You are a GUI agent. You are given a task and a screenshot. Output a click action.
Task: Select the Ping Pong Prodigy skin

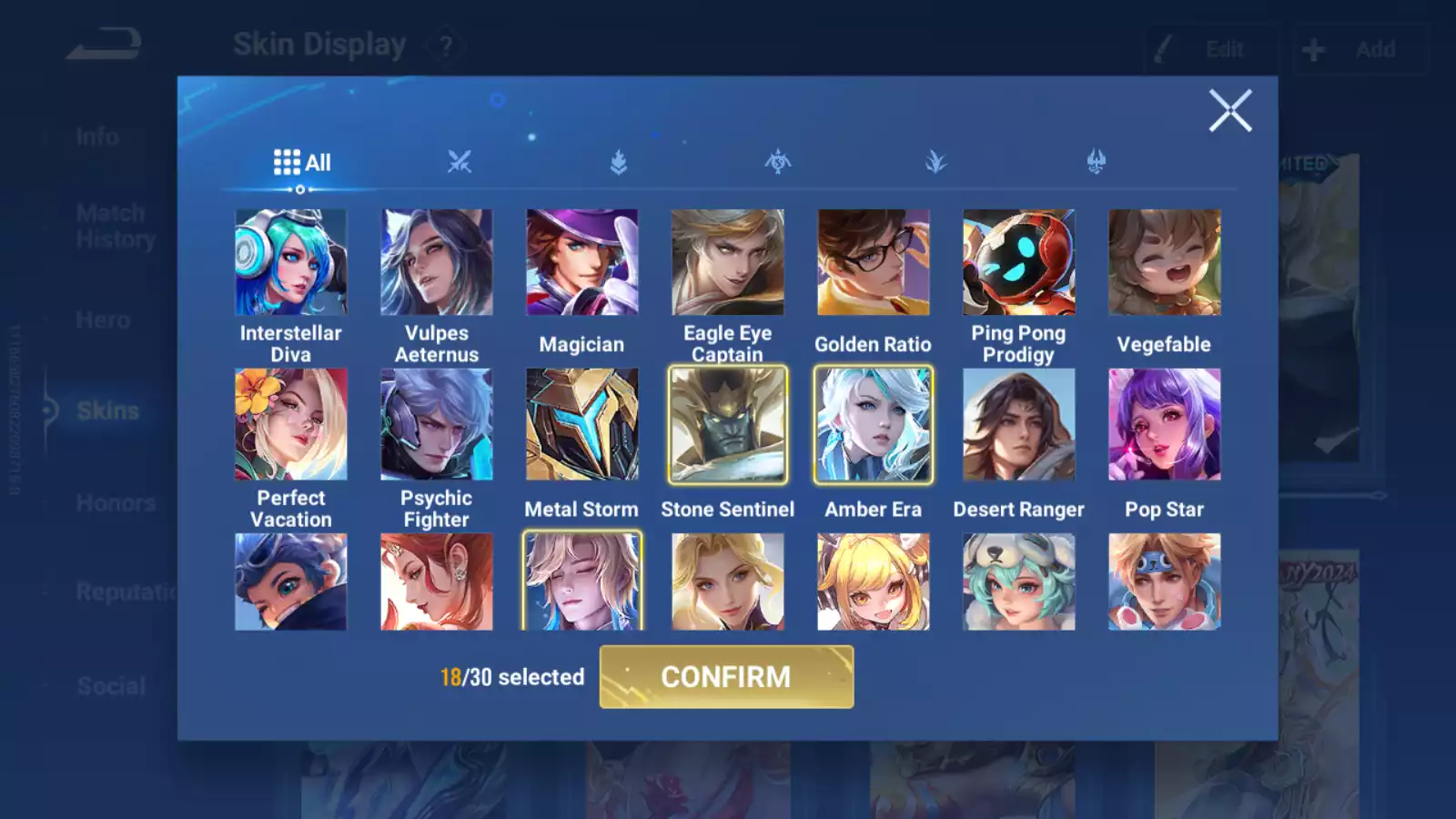click(x=1018, y=263)
